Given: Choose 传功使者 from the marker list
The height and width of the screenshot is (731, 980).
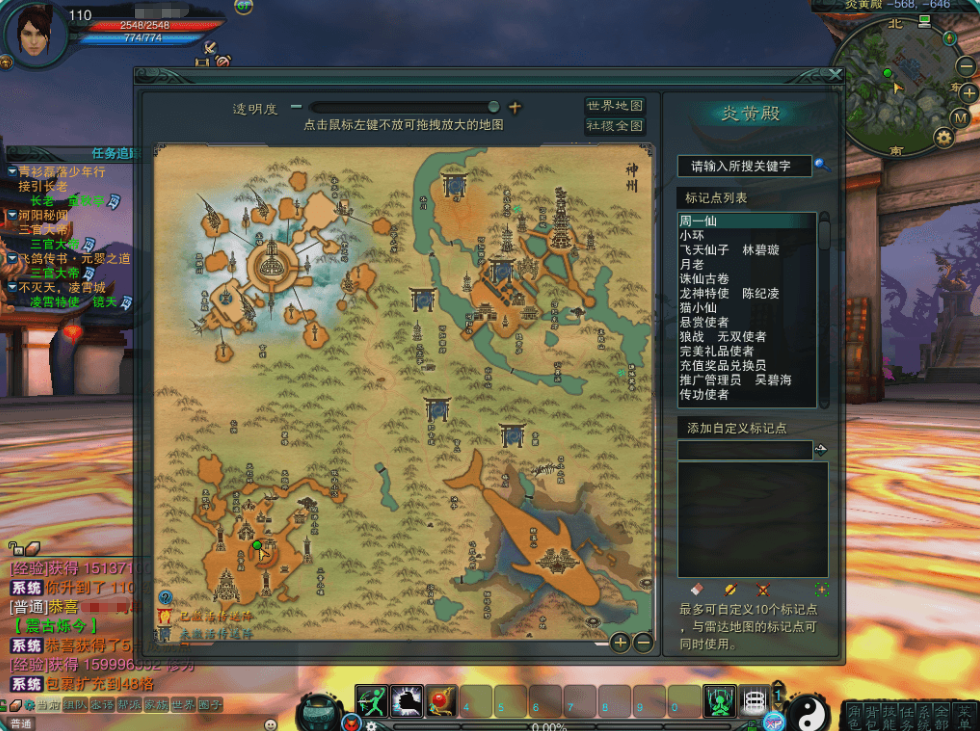Looking at the screenshot, I should (x=705, y=395).
